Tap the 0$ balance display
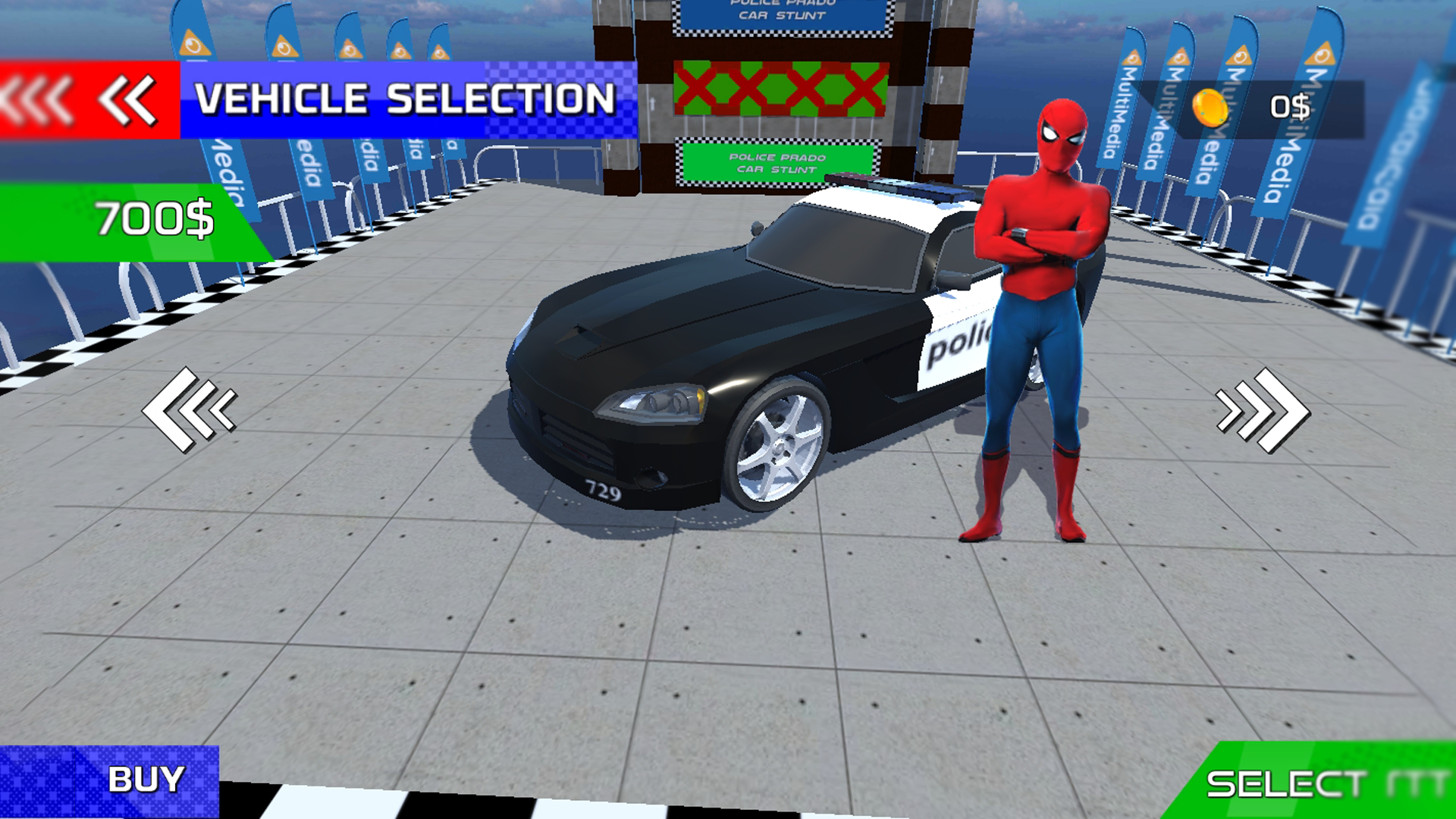 point(1291,107)
